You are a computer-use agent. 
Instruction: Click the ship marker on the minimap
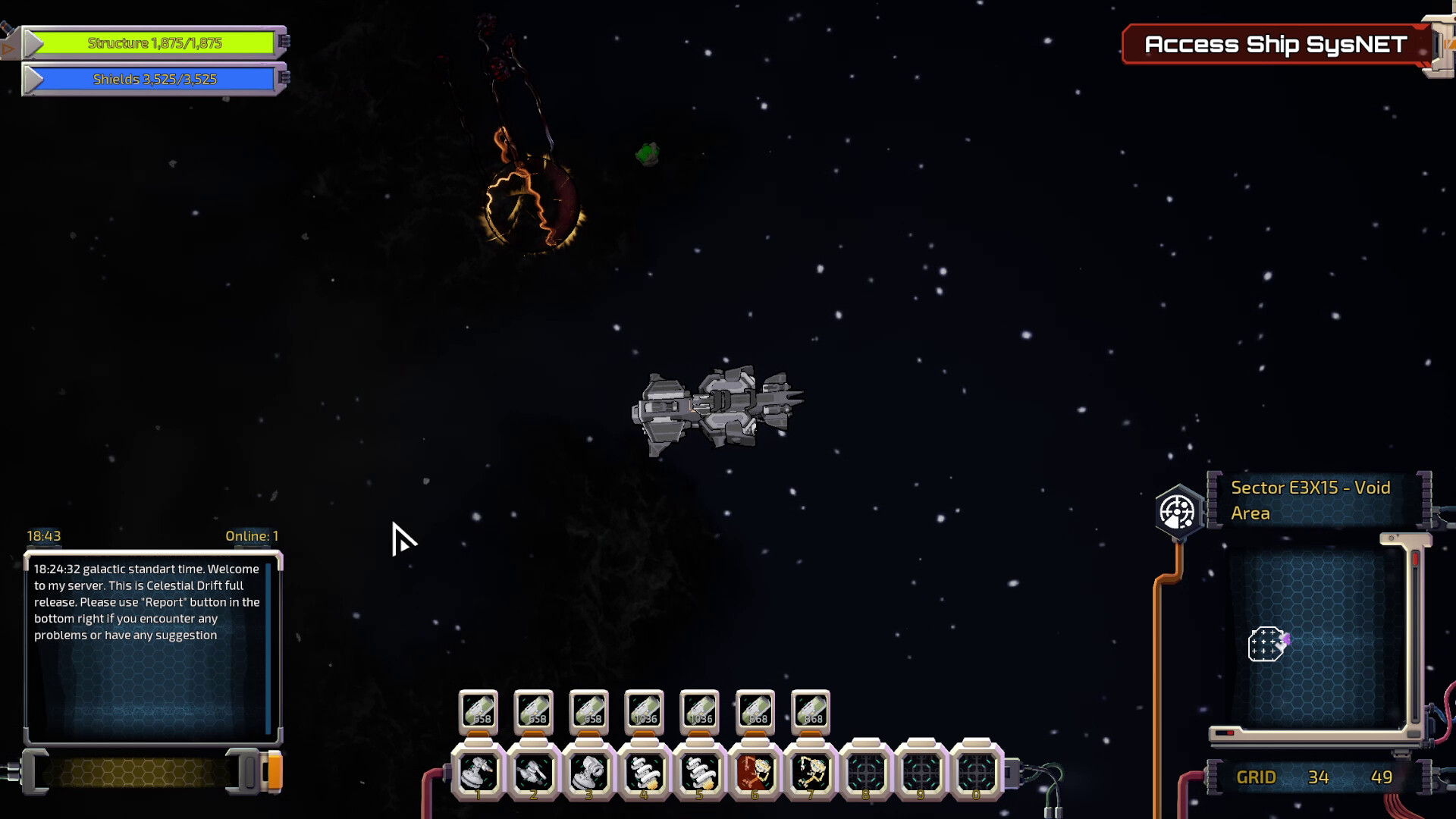point(1266,645)
